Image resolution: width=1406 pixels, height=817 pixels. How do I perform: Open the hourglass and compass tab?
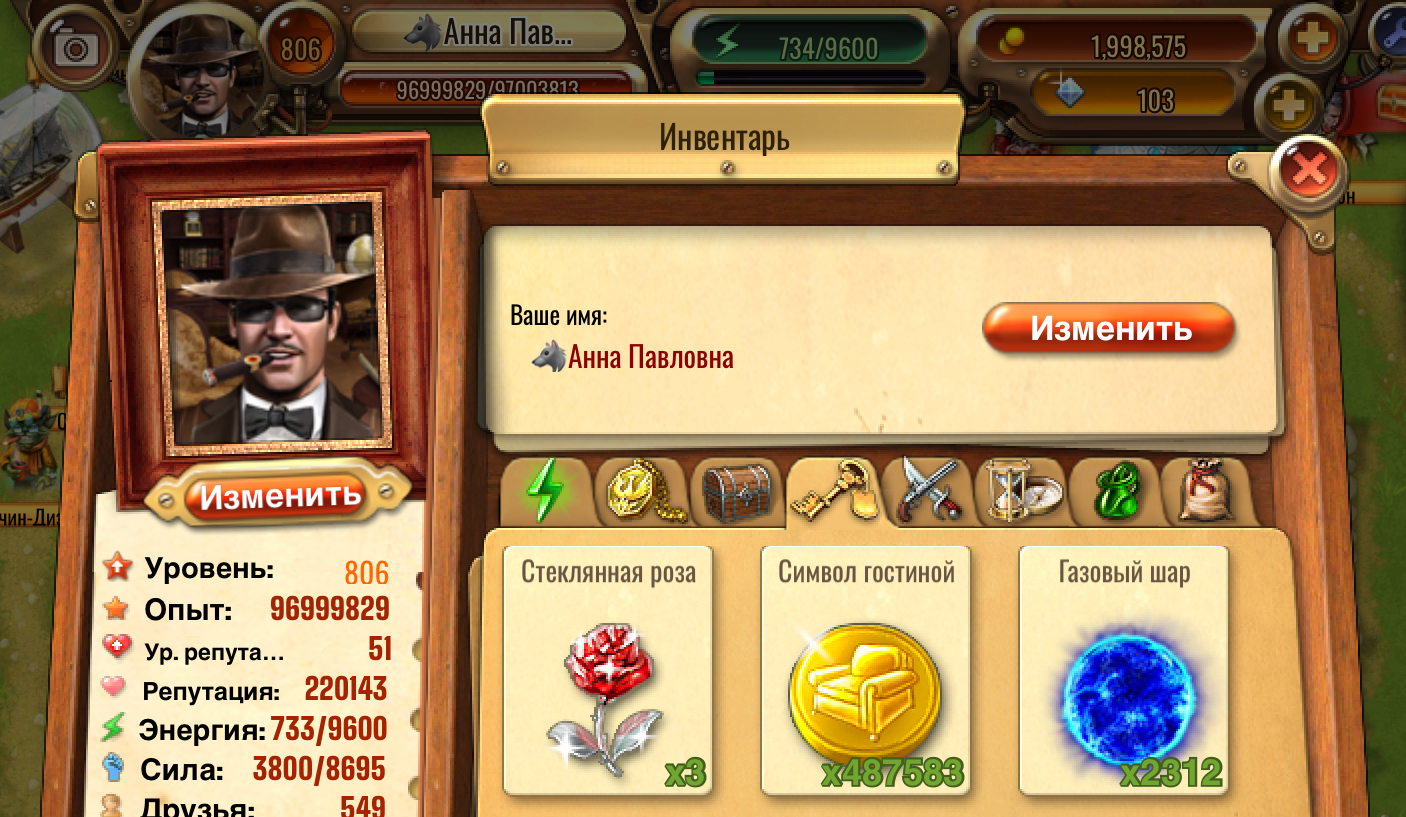[1020, 492]
